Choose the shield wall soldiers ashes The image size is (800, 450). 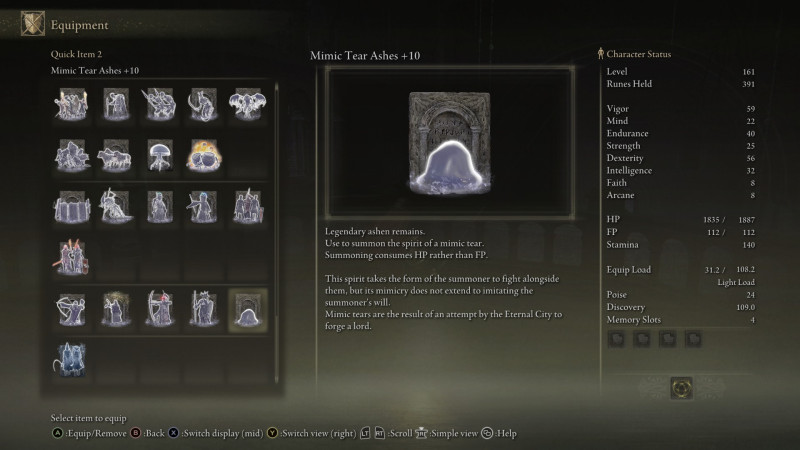pyautogui.click(x=72, y=207)
